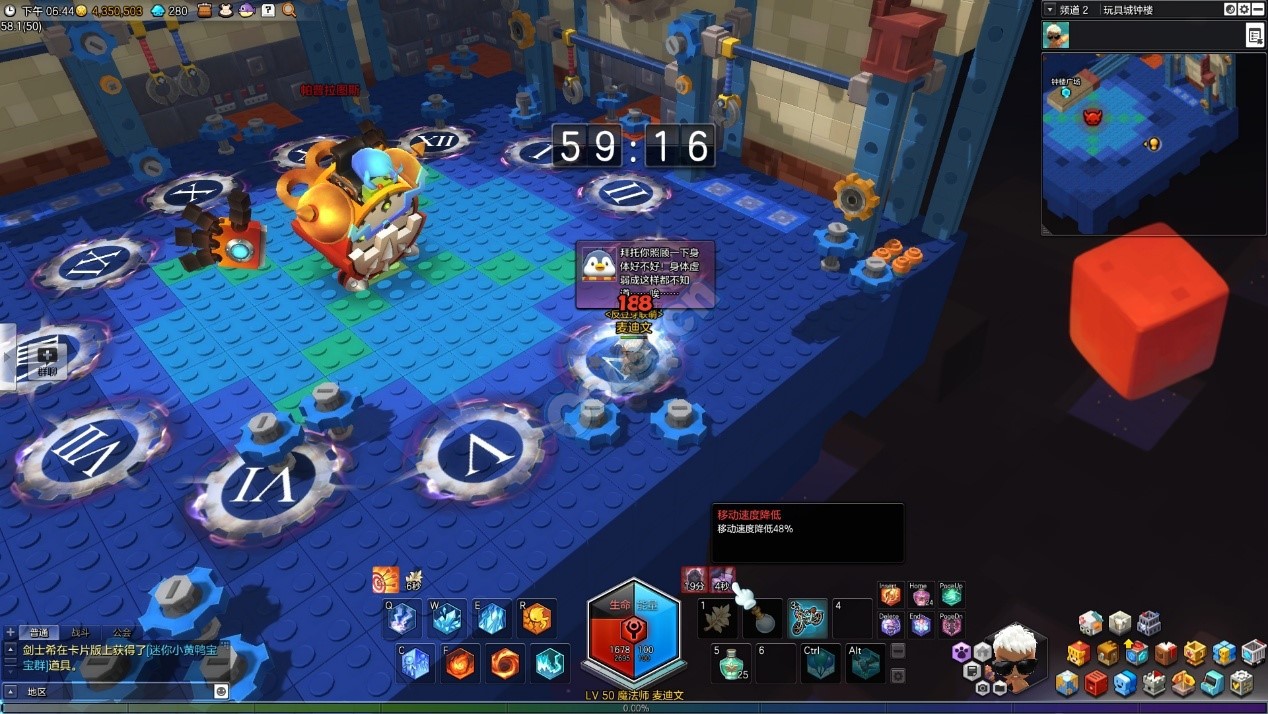The image size is (1268, 714).
Task: Activate the Q lightning skill
Action: (x=402, y=619)
